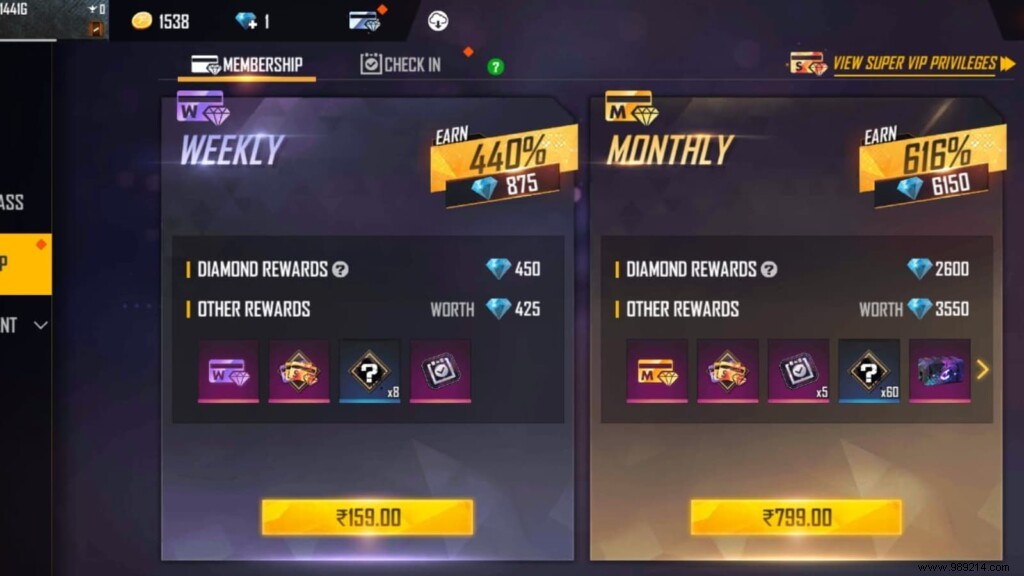Select the Monthly check-in x5 reward

point(798,371)
